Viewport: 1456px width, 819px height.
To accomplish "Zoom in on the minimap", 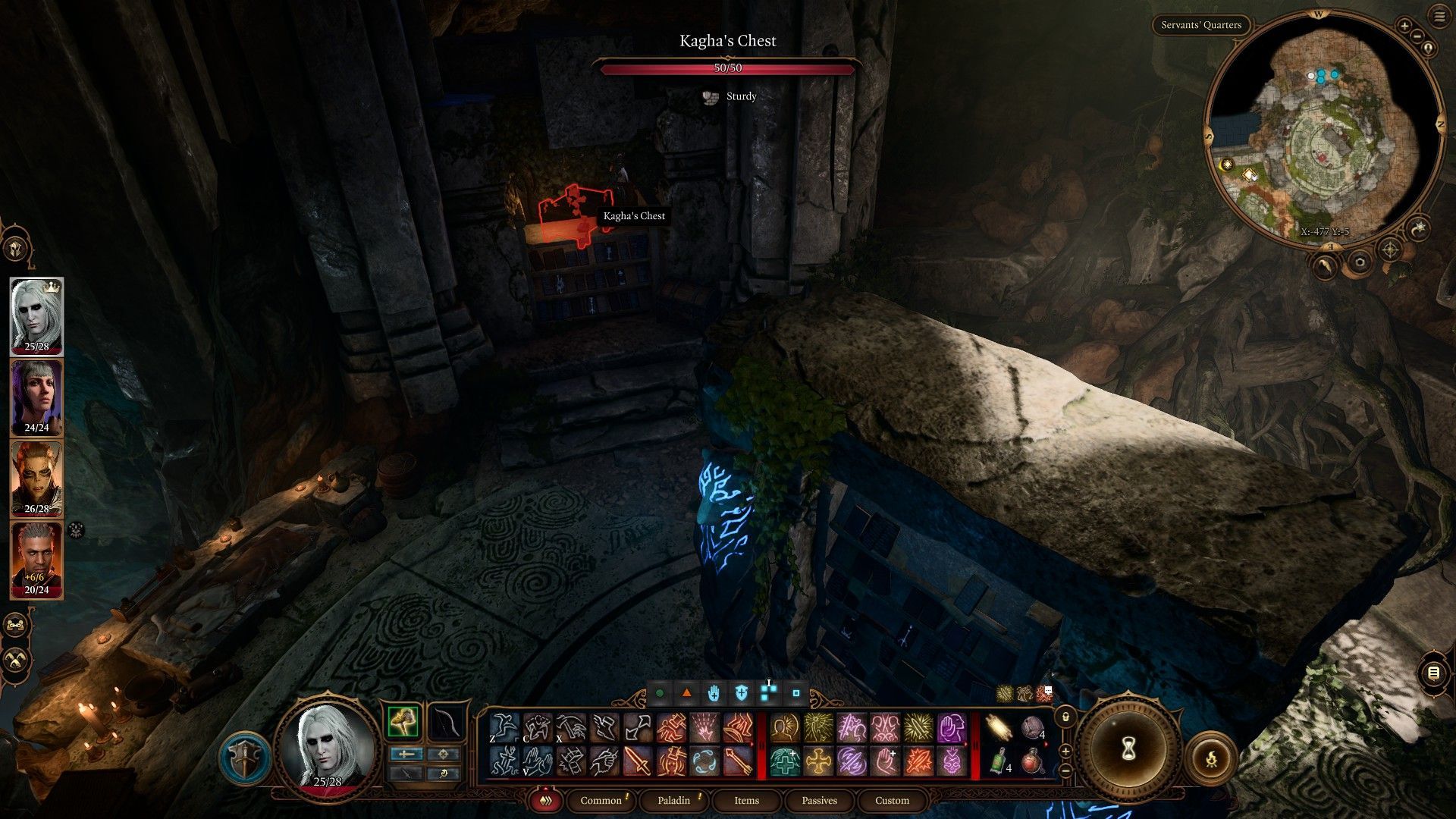I will (x=1404, y=26).
